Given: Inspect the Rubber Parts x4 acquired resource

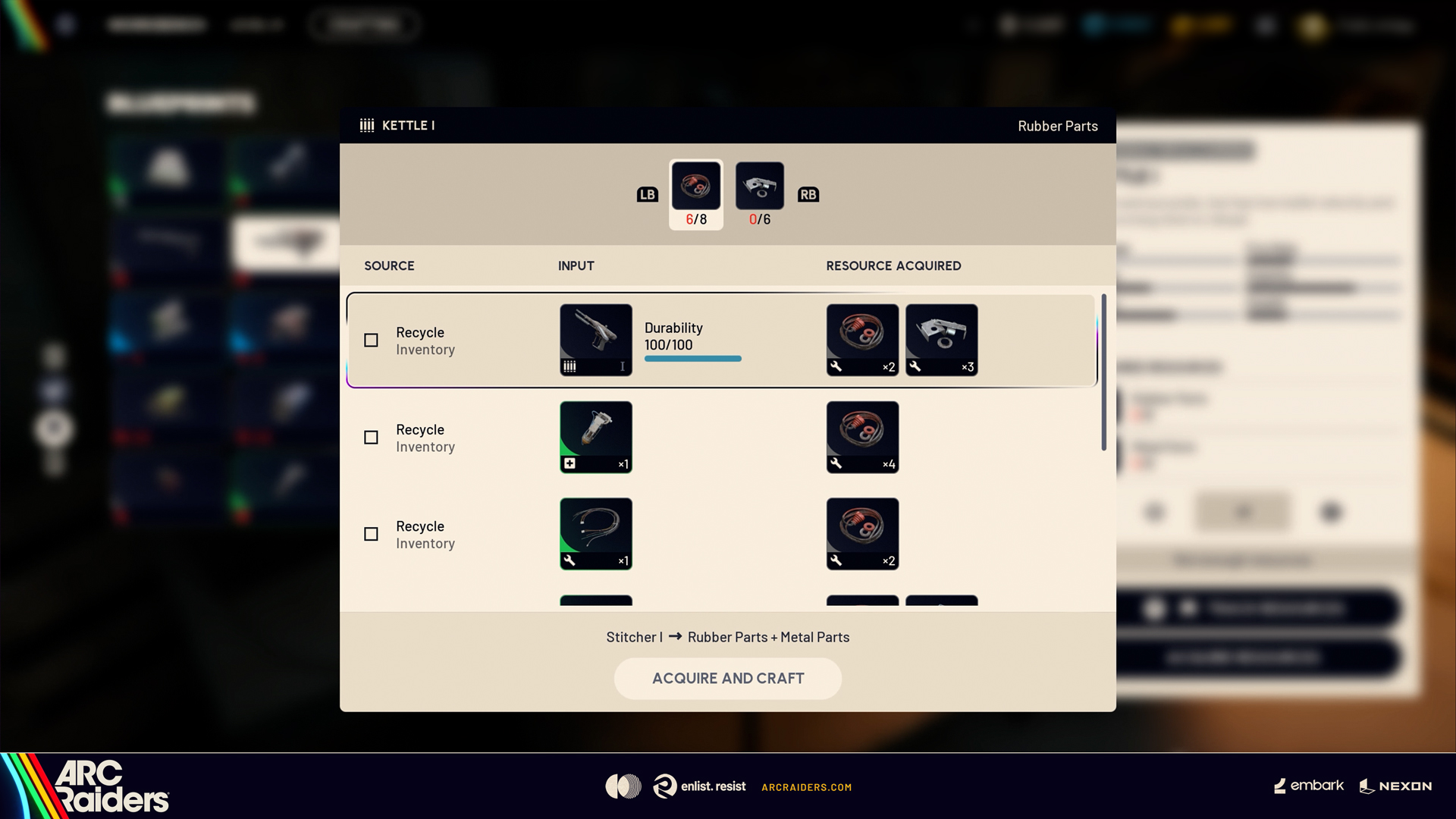Looking at the screenshot, I should (862, 437).
